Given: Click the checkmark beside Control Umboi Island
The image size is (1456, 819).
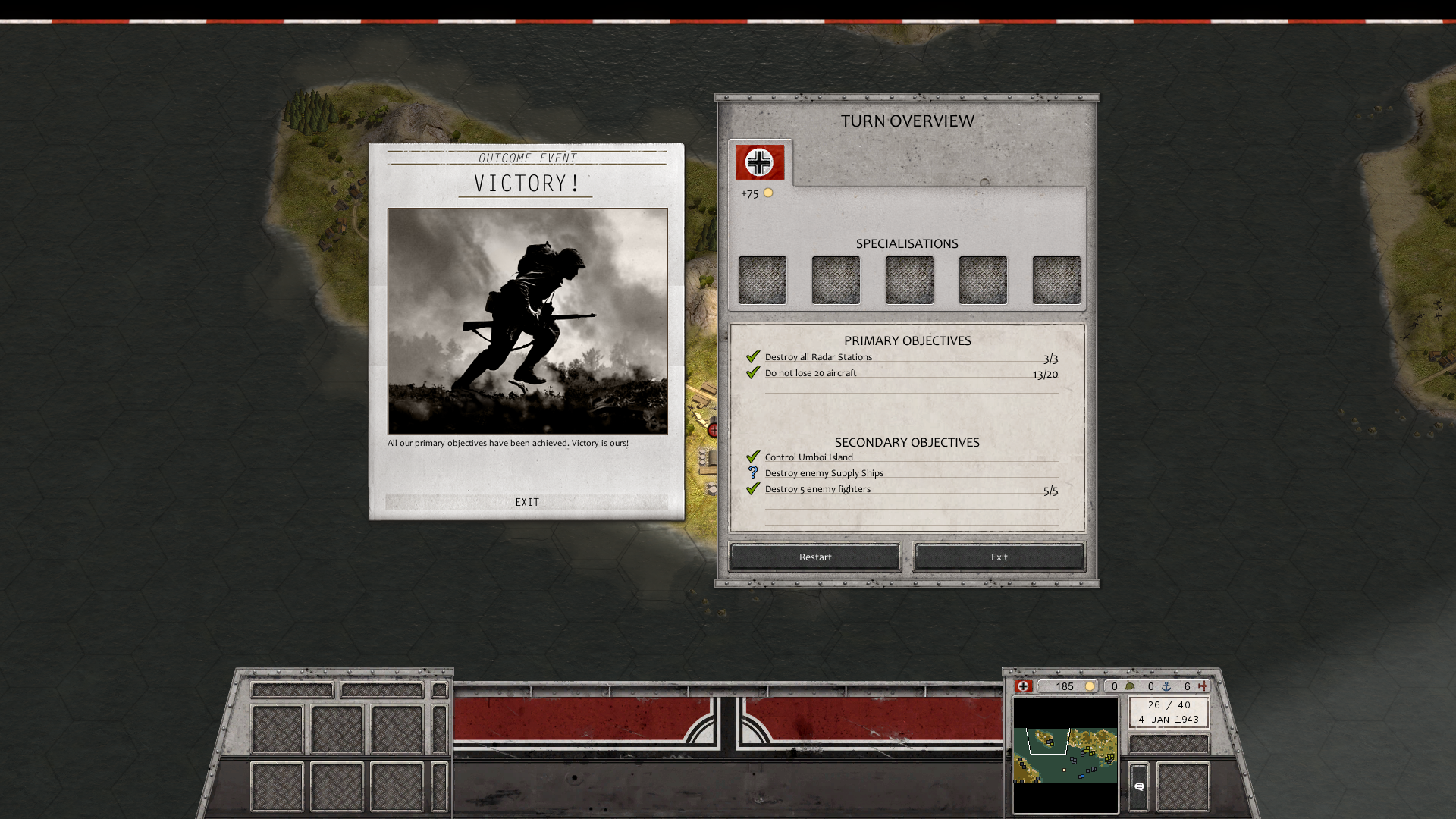Looking at the screenshot, I should (753, 456).
